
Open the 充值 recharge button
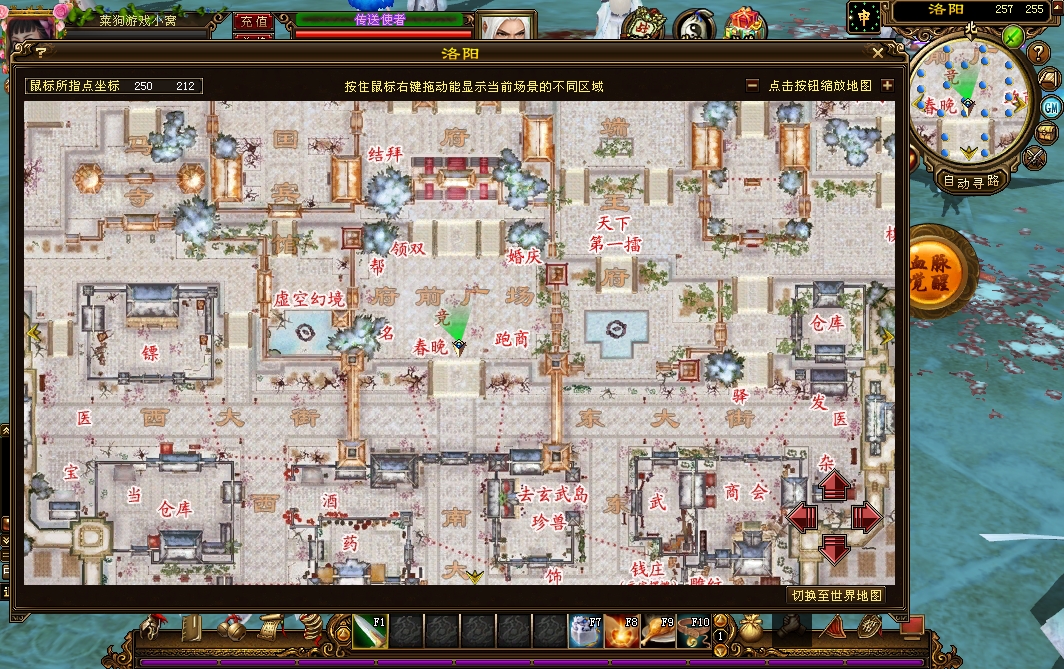click(254, 20)
